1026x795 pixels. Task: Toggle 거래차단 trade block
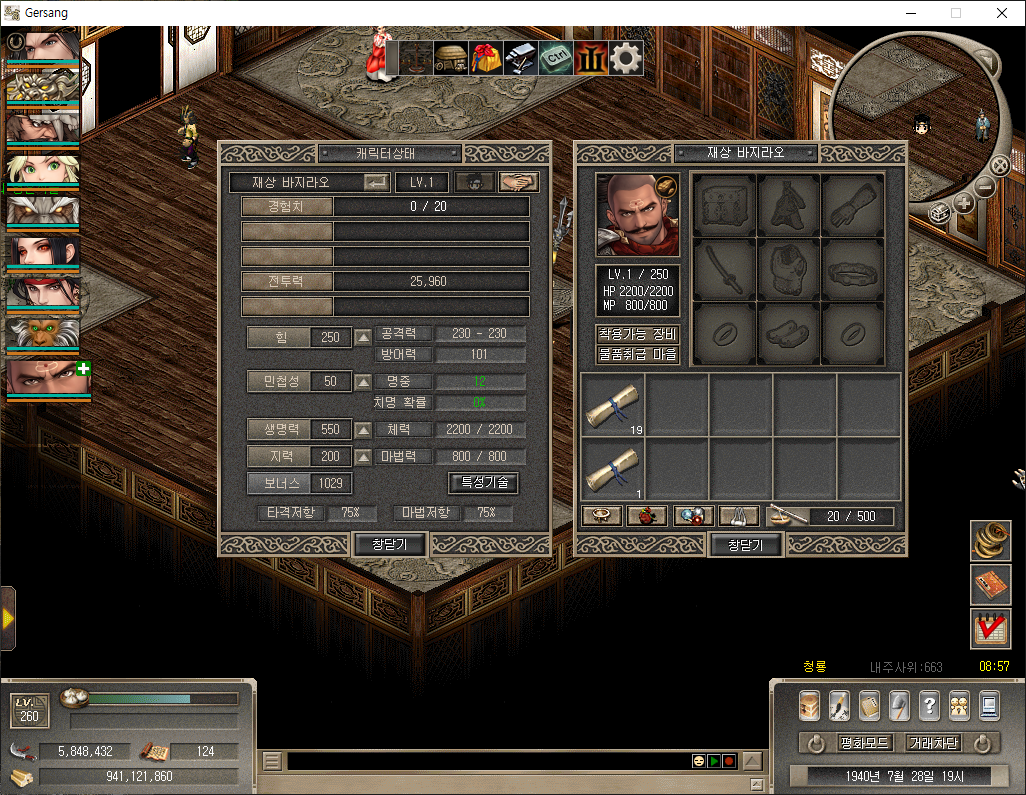pyautogui.click(x=932, y=743)
